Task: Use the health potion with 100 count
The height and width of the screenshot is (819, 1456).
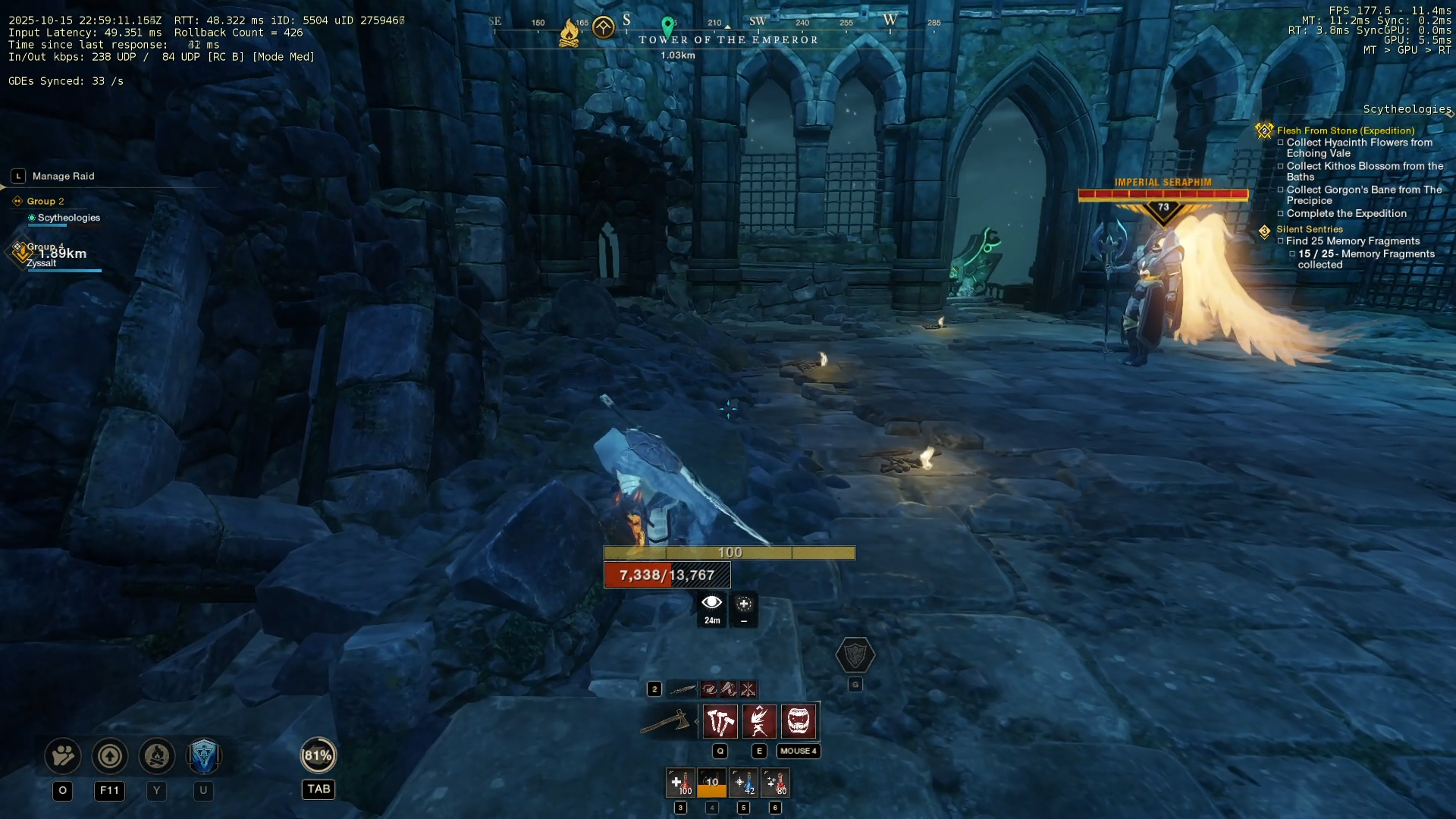Action: click(x=680, y=783)
